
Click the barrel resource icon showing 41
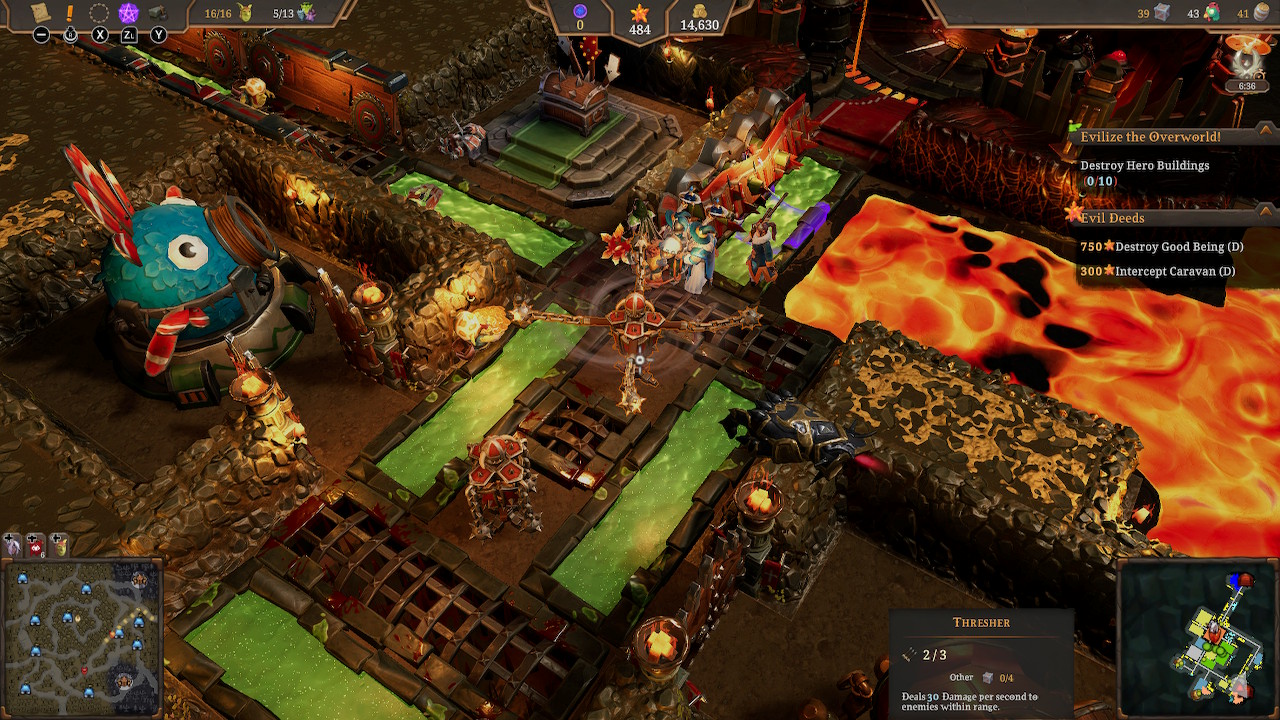1263,13
